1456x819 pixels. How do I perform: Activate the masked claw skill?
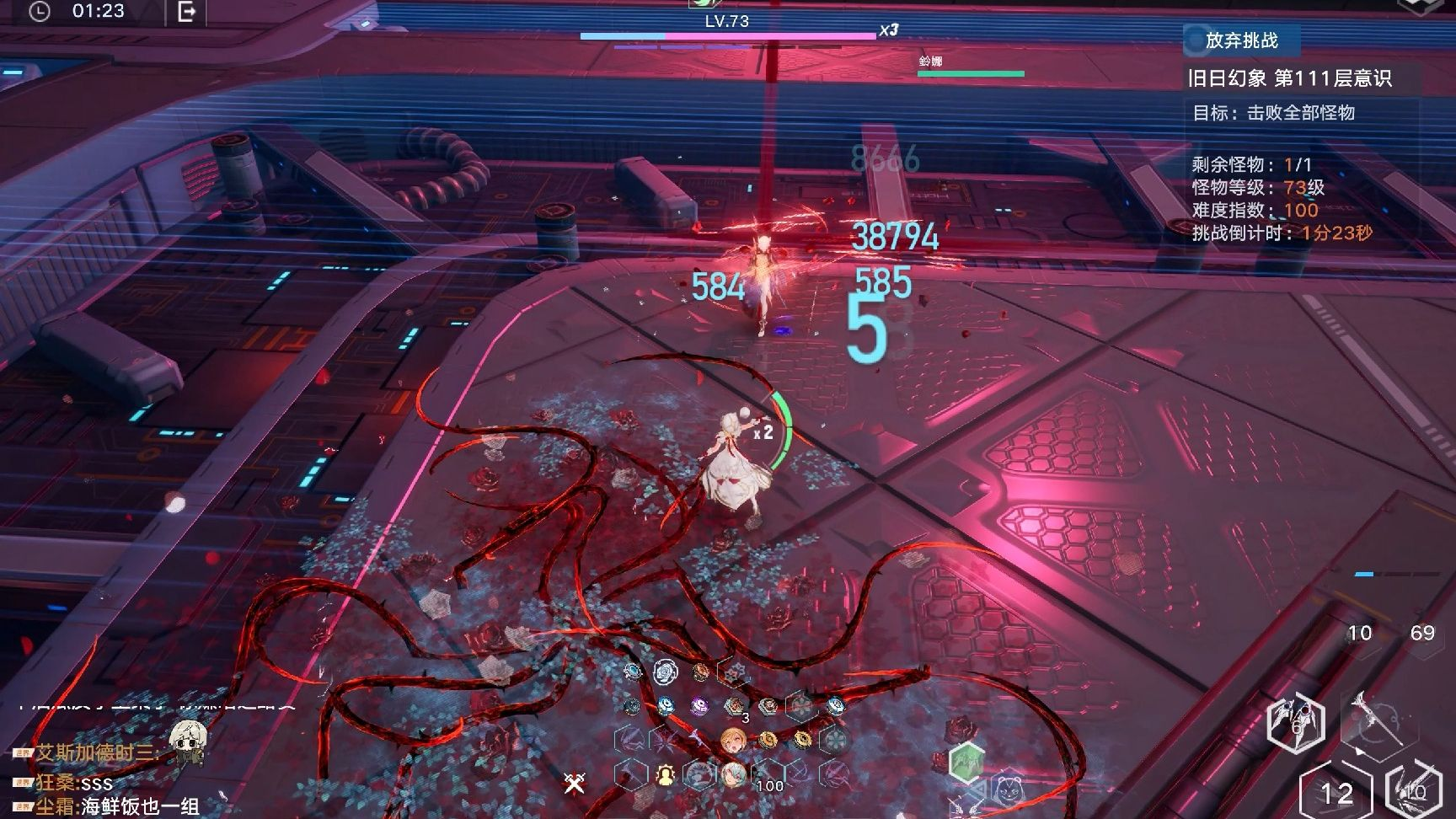1296,723
